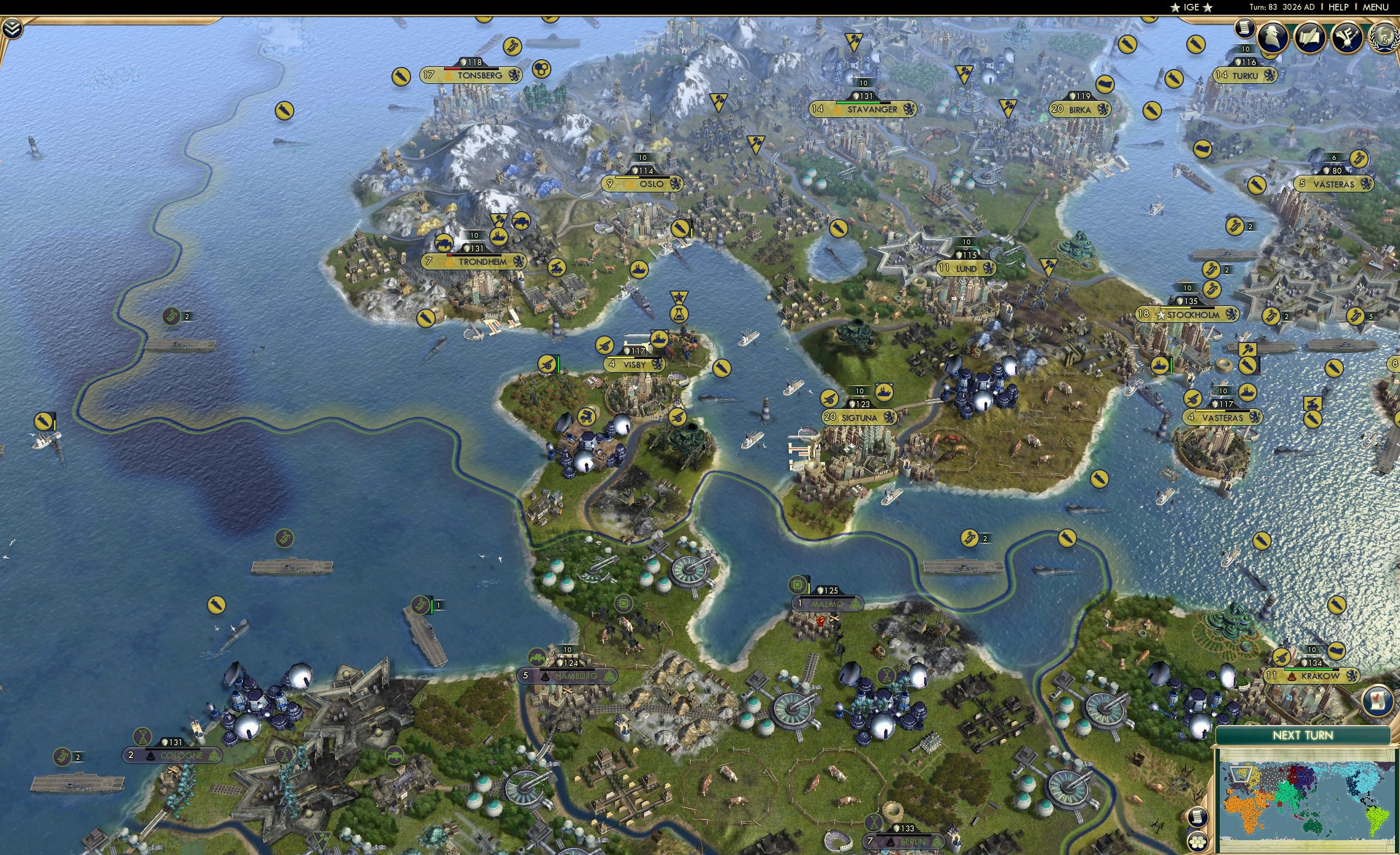Viewport: 1400px width, 855px height.
Task: Click the gold star marker above the beaker icon
Action: [x=681, y=296]
